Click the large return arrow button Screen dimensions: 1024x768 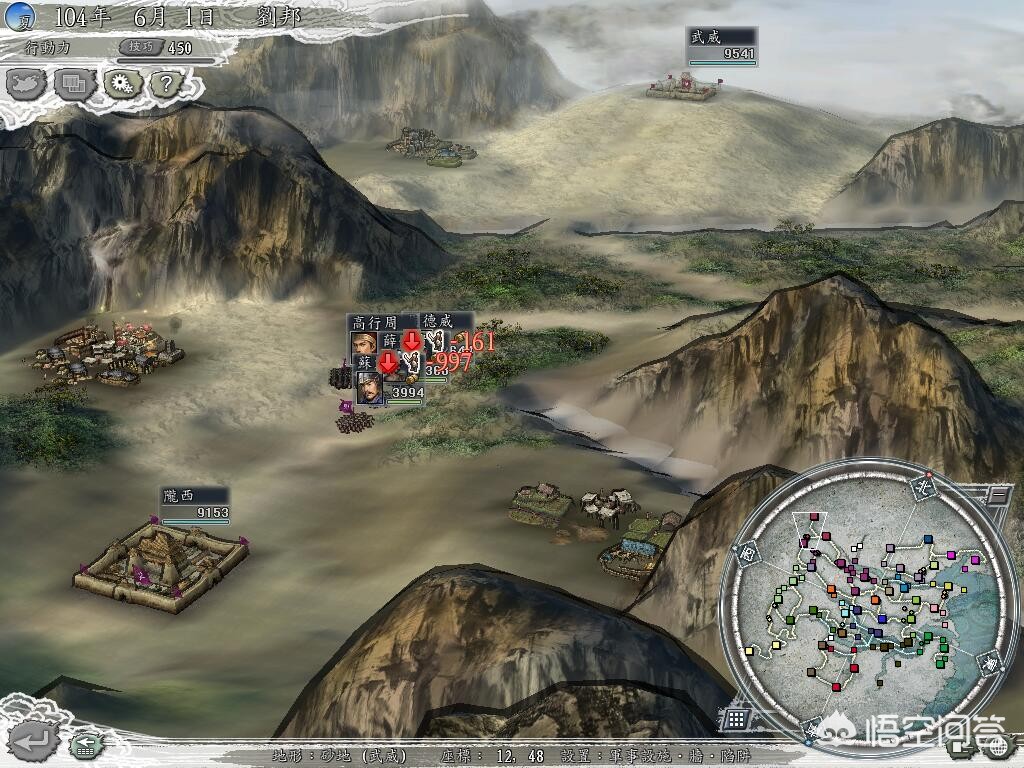coord(35,741)
